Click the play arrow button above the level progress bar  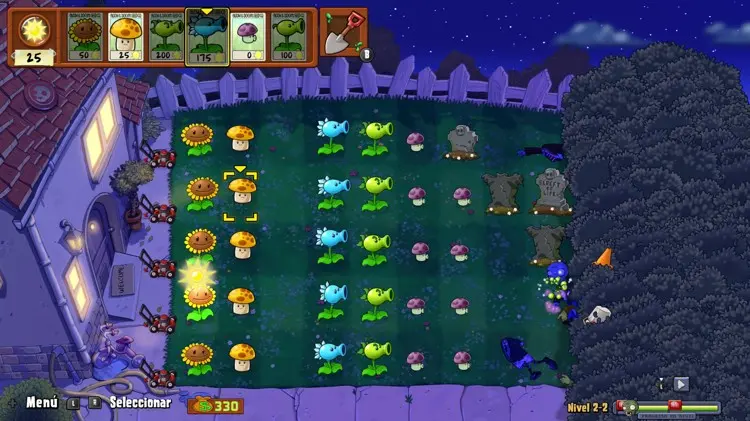pos(682,383)
